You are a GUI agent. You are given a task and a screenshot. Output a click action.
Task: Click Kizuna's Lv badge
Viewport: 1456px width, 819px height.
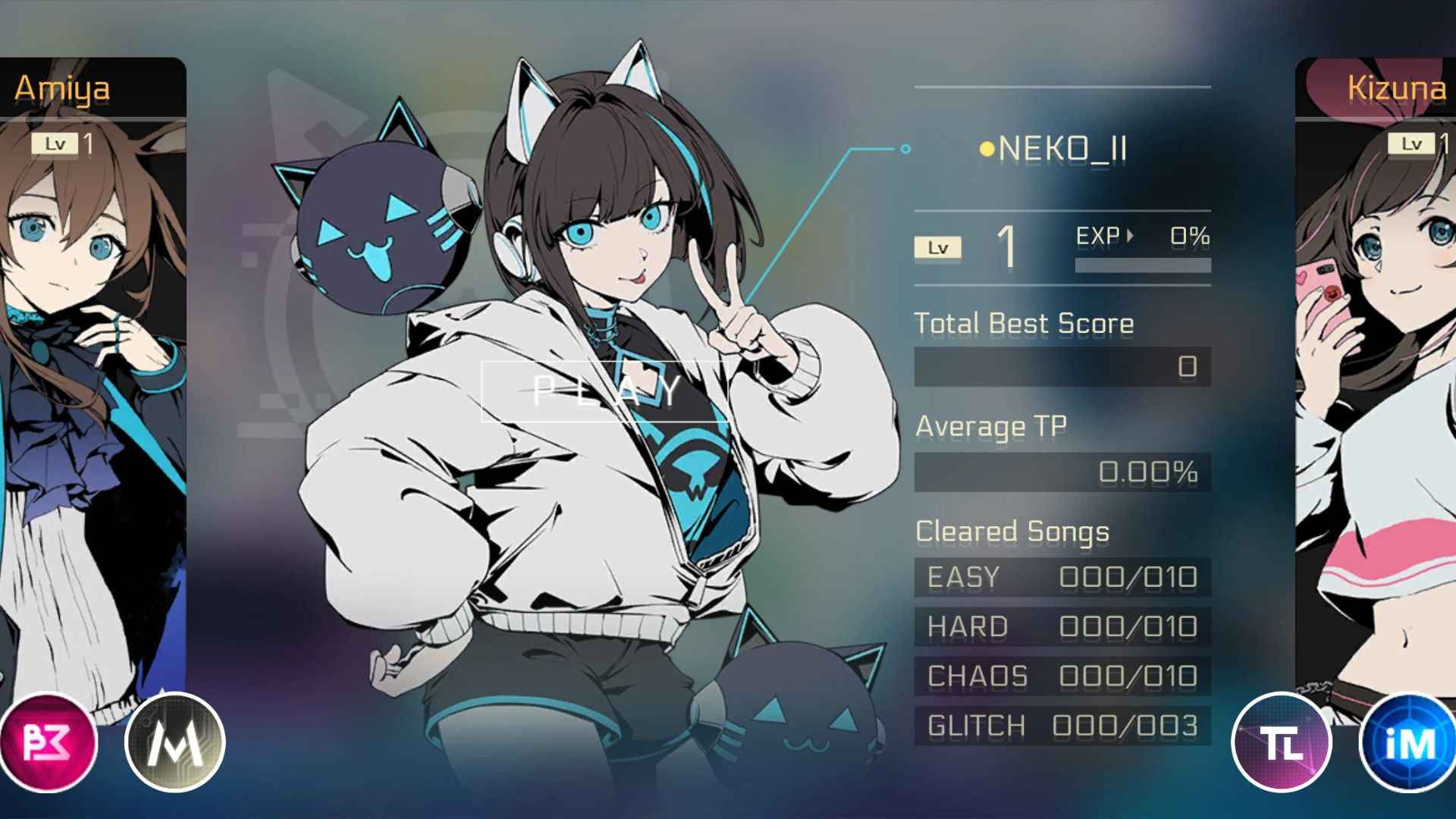(1411, 143)
